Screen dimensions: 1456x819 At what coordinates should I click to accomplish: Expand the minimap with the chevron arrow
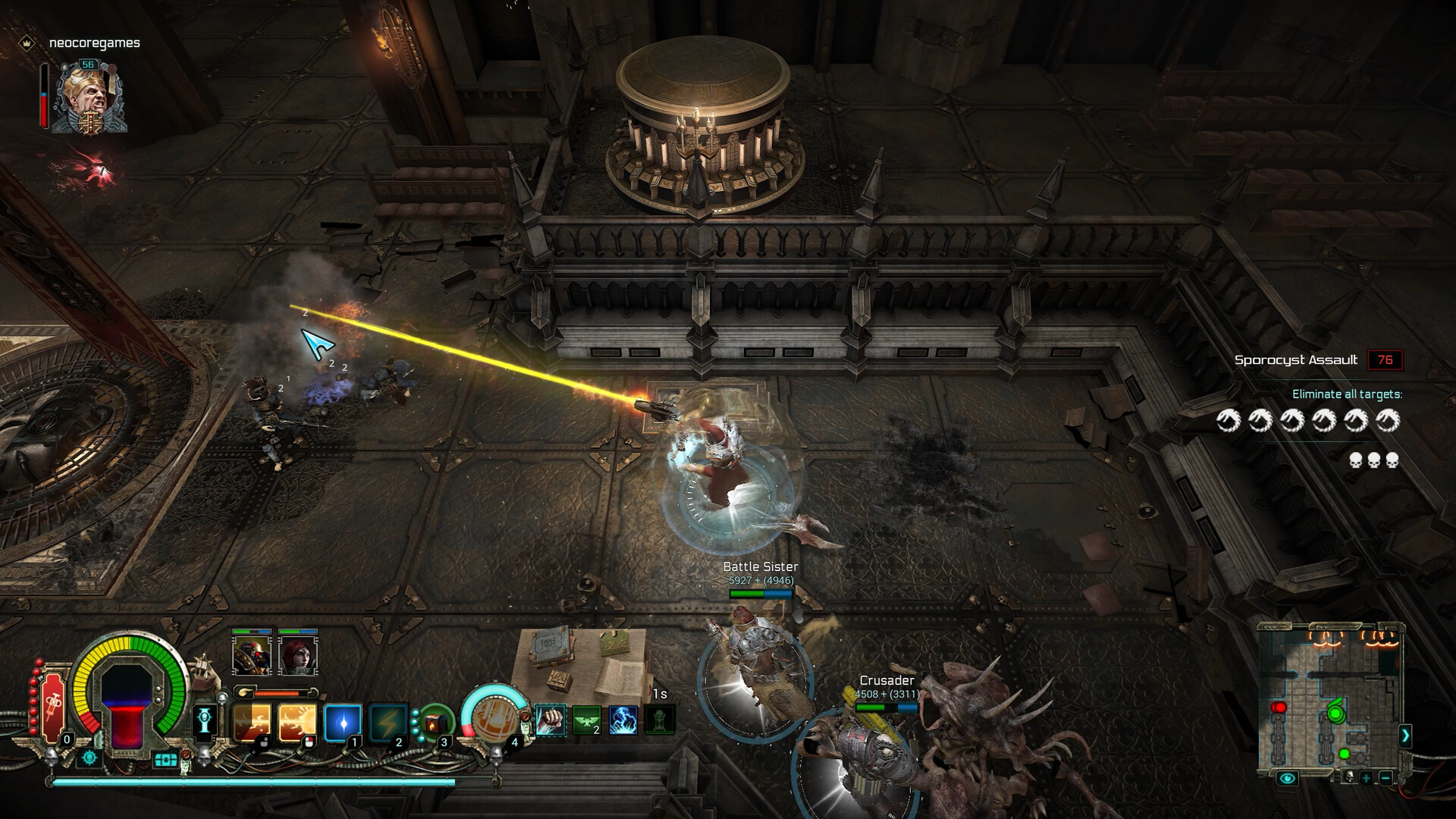click(1404, 736)
